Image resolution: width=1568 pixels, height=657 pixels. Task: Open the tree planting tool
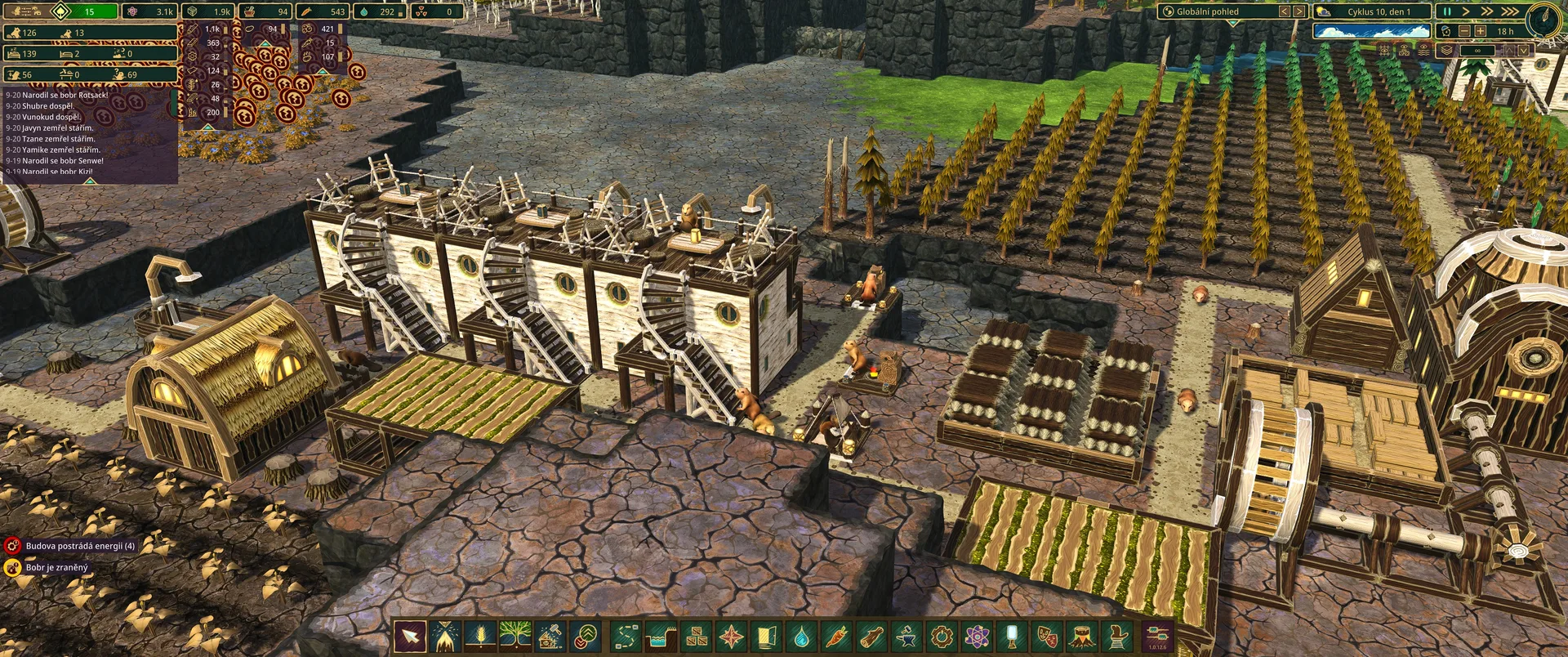[x=515, y=636]
